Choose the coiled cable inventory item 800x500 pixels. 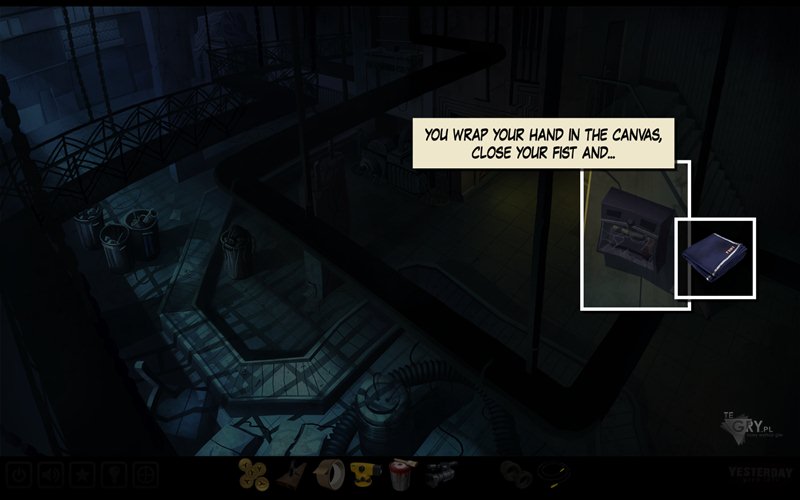552,474
